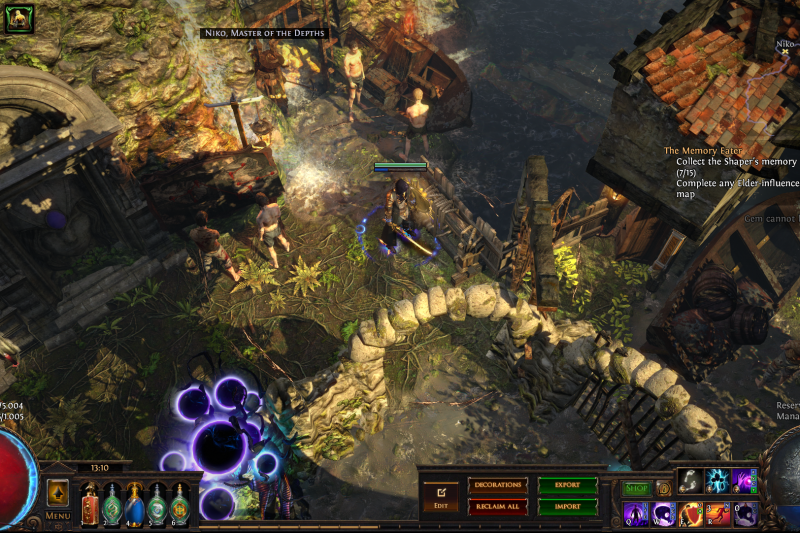Open the Decorations list
Screen dimensions: 800x533
497,485
